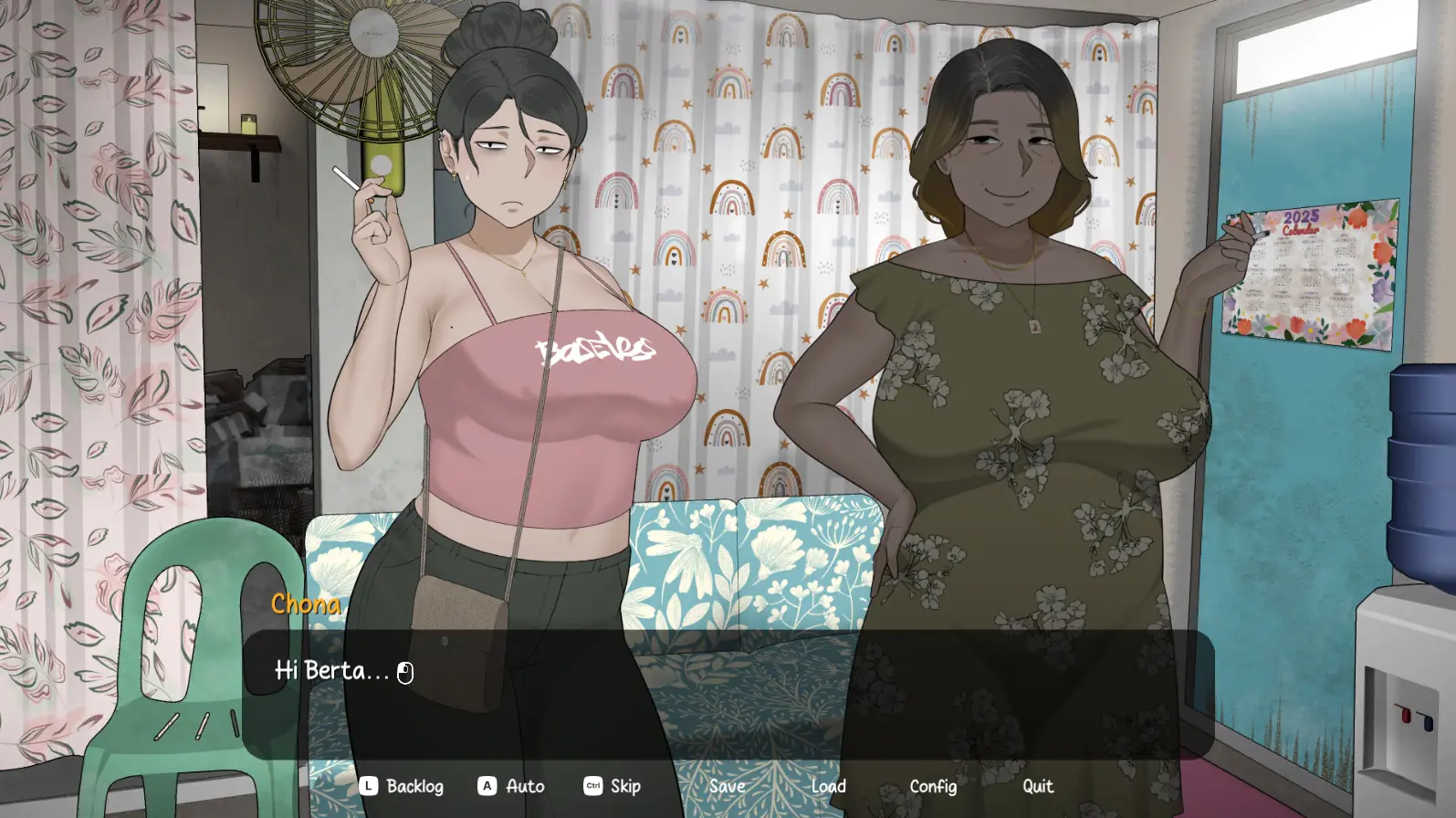Image resolution: width=1456 pixels, height=818 pixels.
Task: Open the Save menu
Action: tap(728, 786)
